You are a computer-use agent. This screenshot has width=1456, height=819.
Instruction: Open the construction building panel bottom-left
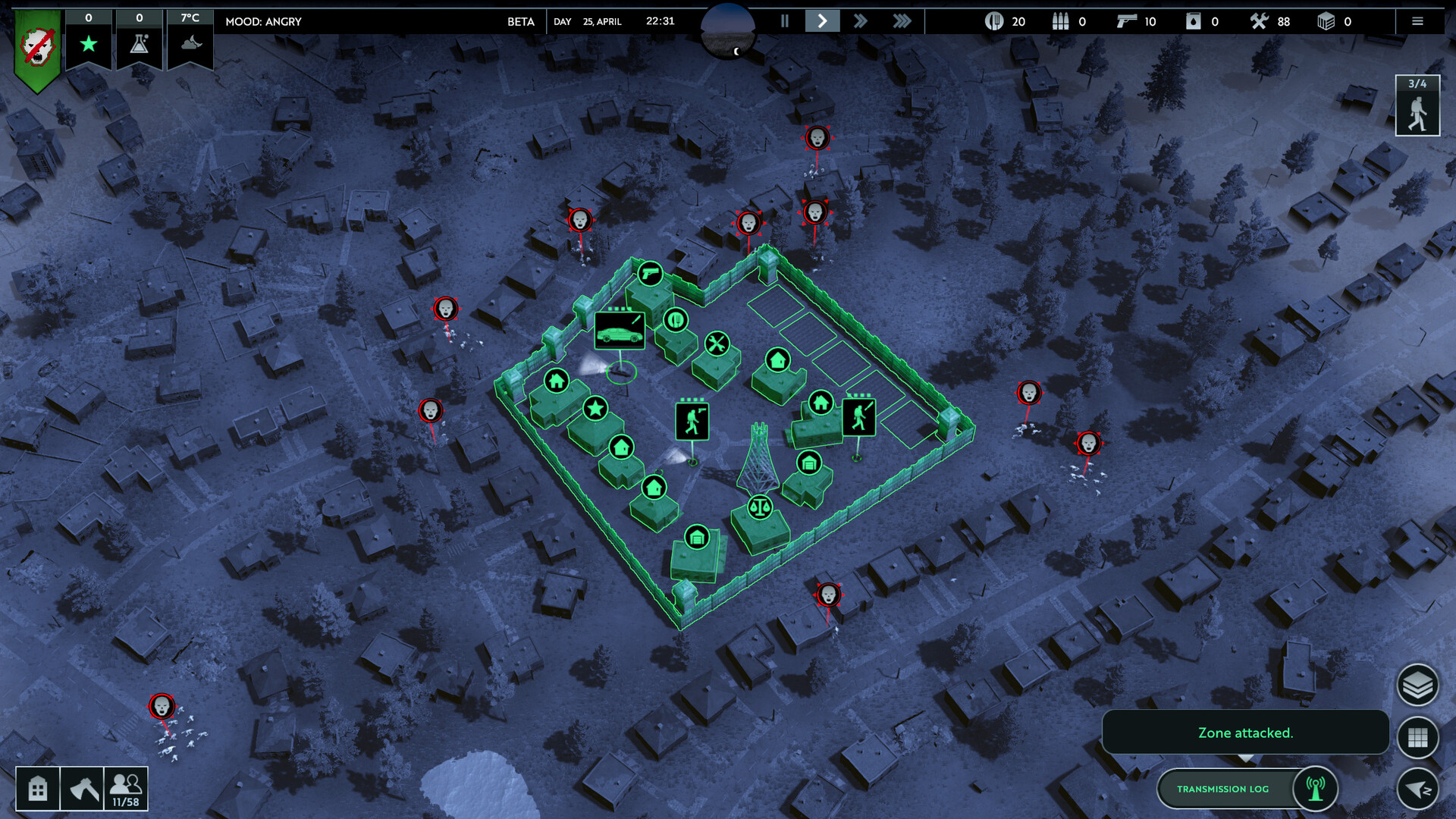pos(38,789)
